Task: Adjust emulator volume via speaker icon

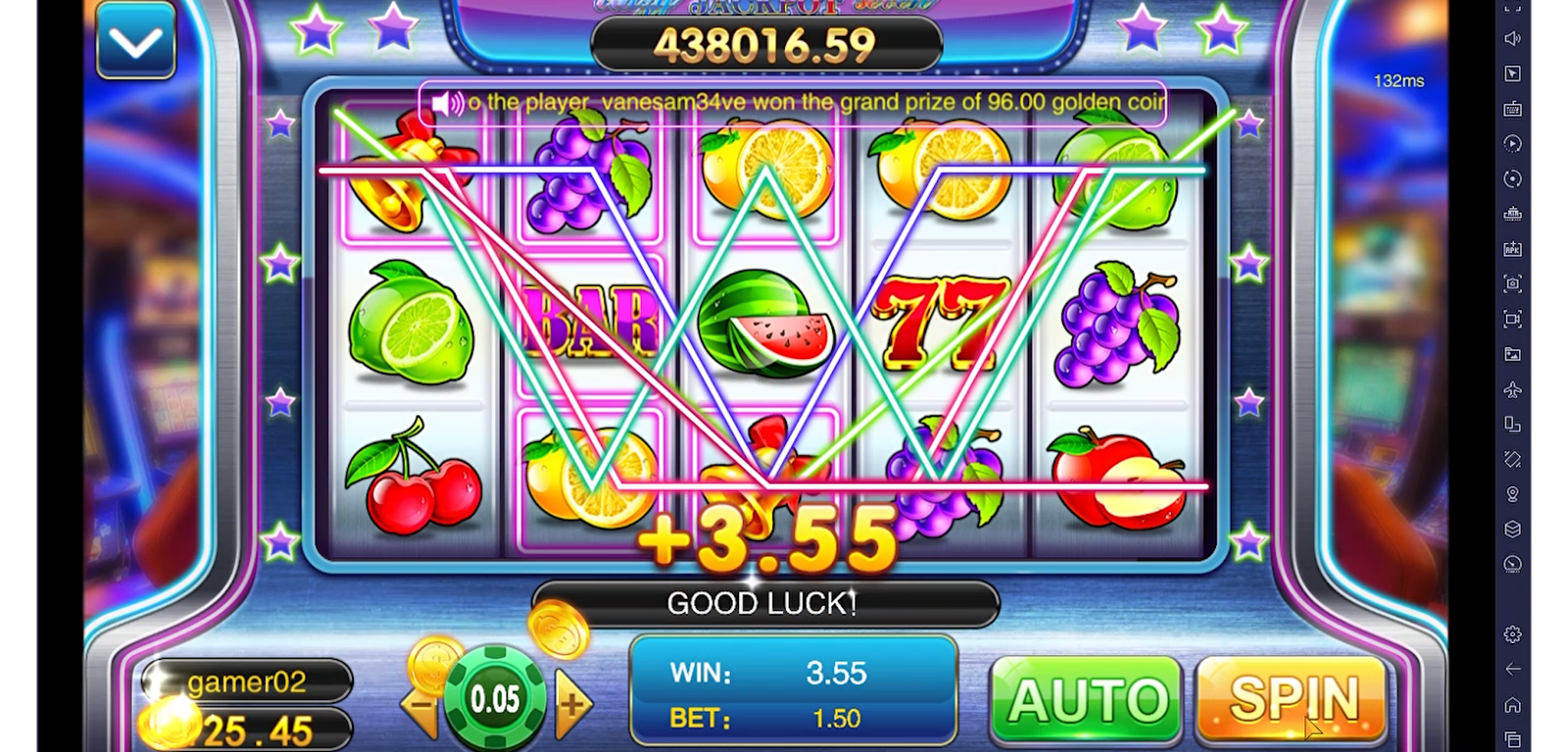Action: (x=1512, y=38)
